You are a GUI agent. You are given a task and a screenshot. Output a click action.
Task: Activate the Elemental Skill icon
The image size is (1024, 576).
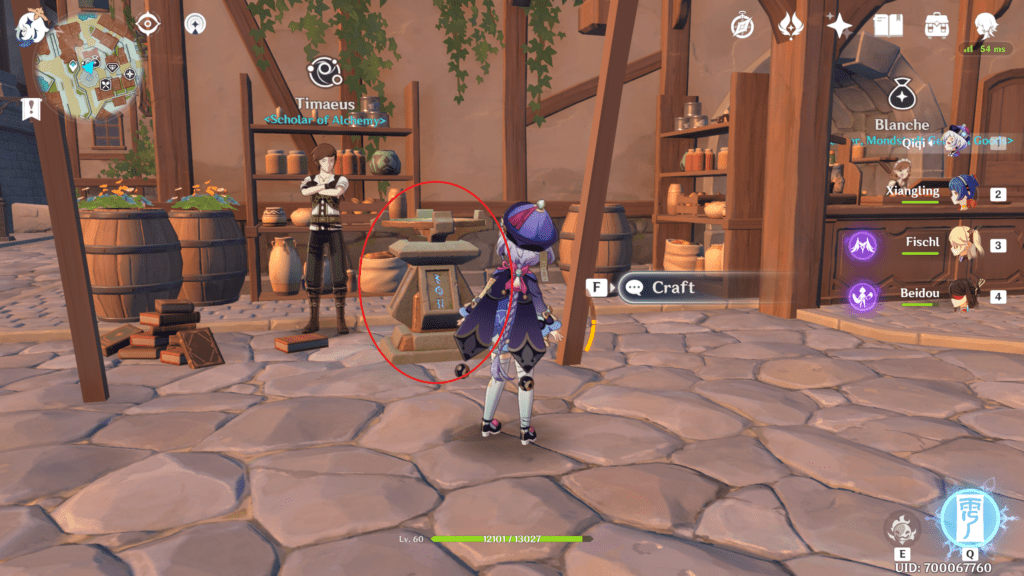click(x=900, y=528)
